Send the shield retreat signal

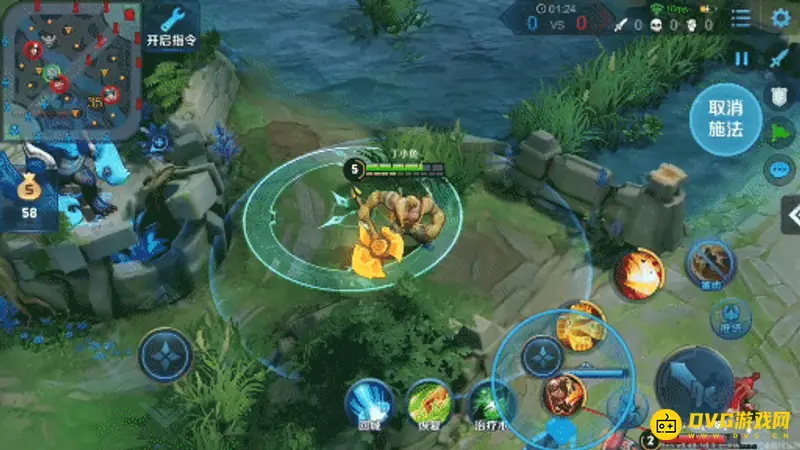pos(779,96)
